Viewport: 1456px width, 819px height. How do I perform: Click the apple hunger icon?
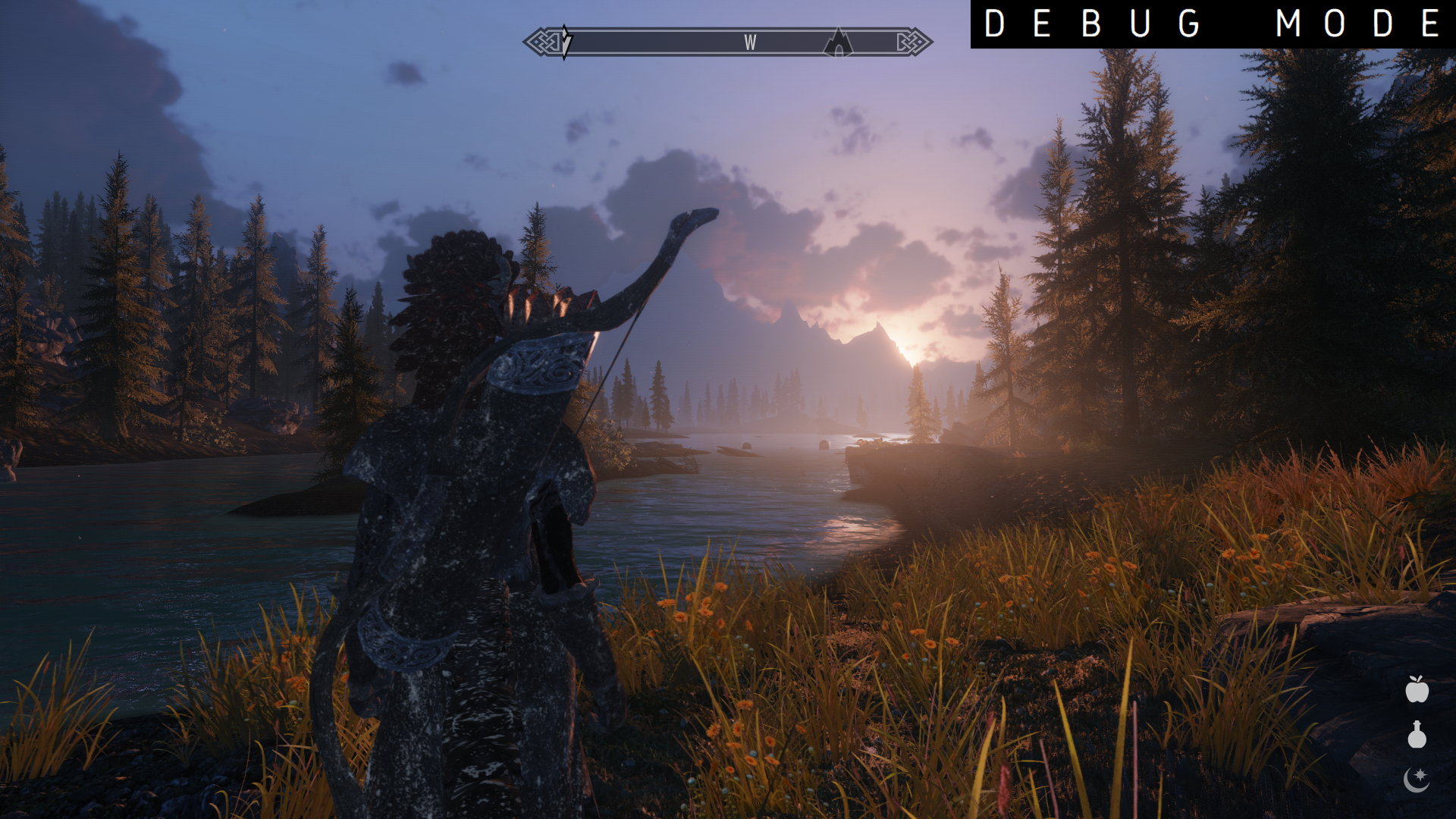pos(1417,689)
